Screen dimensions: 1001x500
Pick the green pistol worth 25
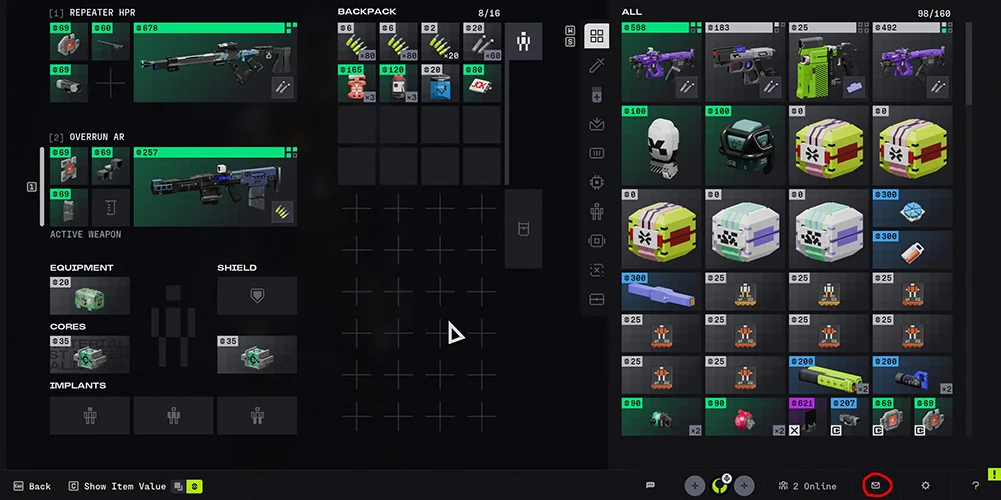827,63
